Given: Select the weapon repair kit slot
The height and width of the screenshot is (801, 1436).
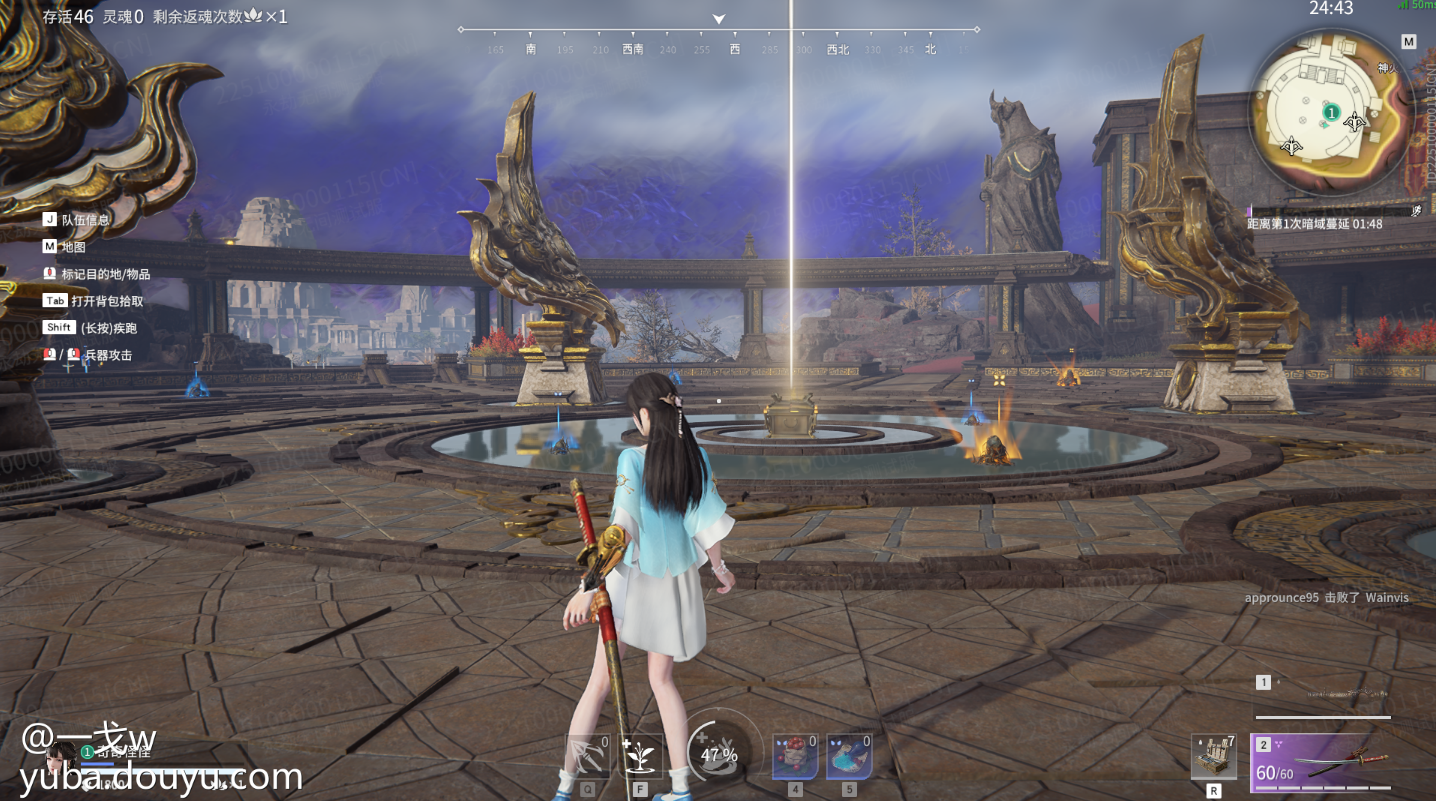Looking at the screenshot, I should (x=1213, y=757).
